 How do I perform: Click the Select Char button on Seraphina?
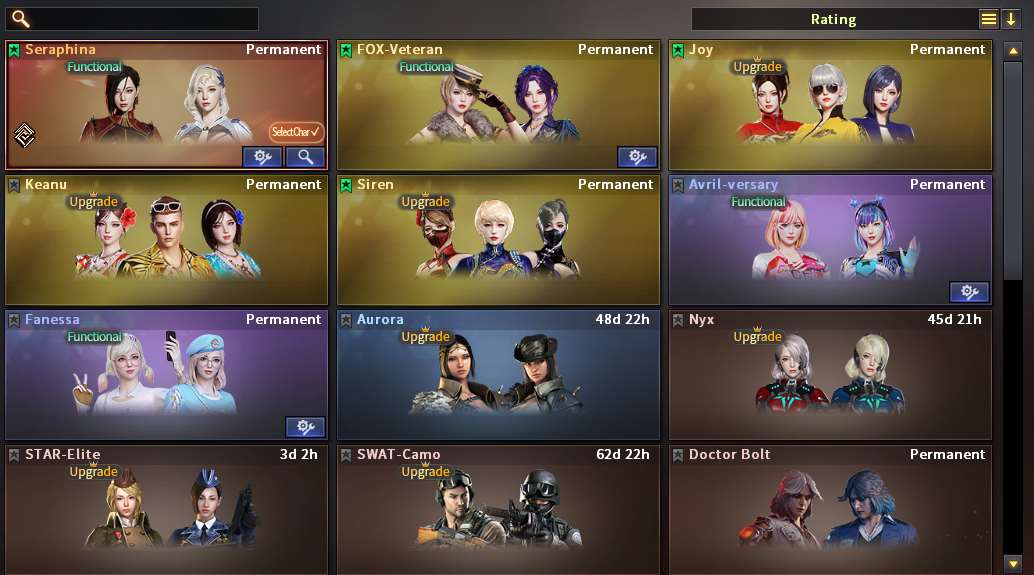point(297,131)
